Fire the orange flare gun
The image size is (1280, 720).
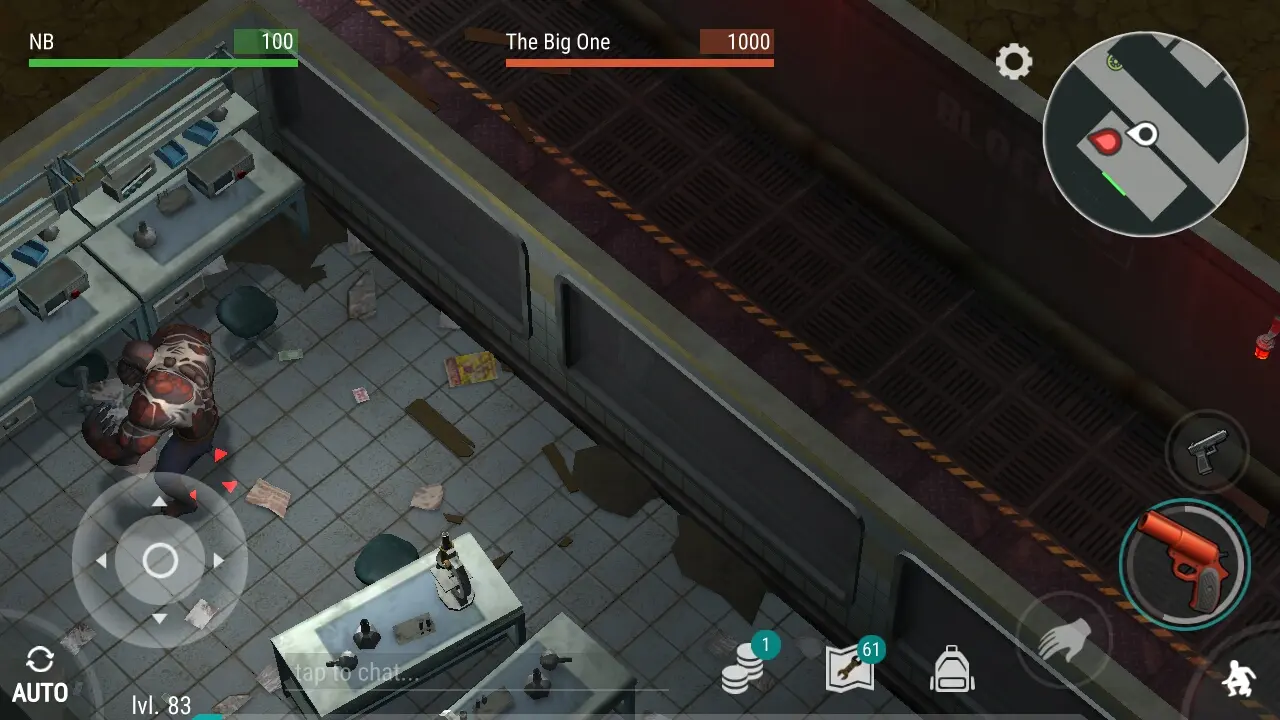click(x=1185, y=563)
